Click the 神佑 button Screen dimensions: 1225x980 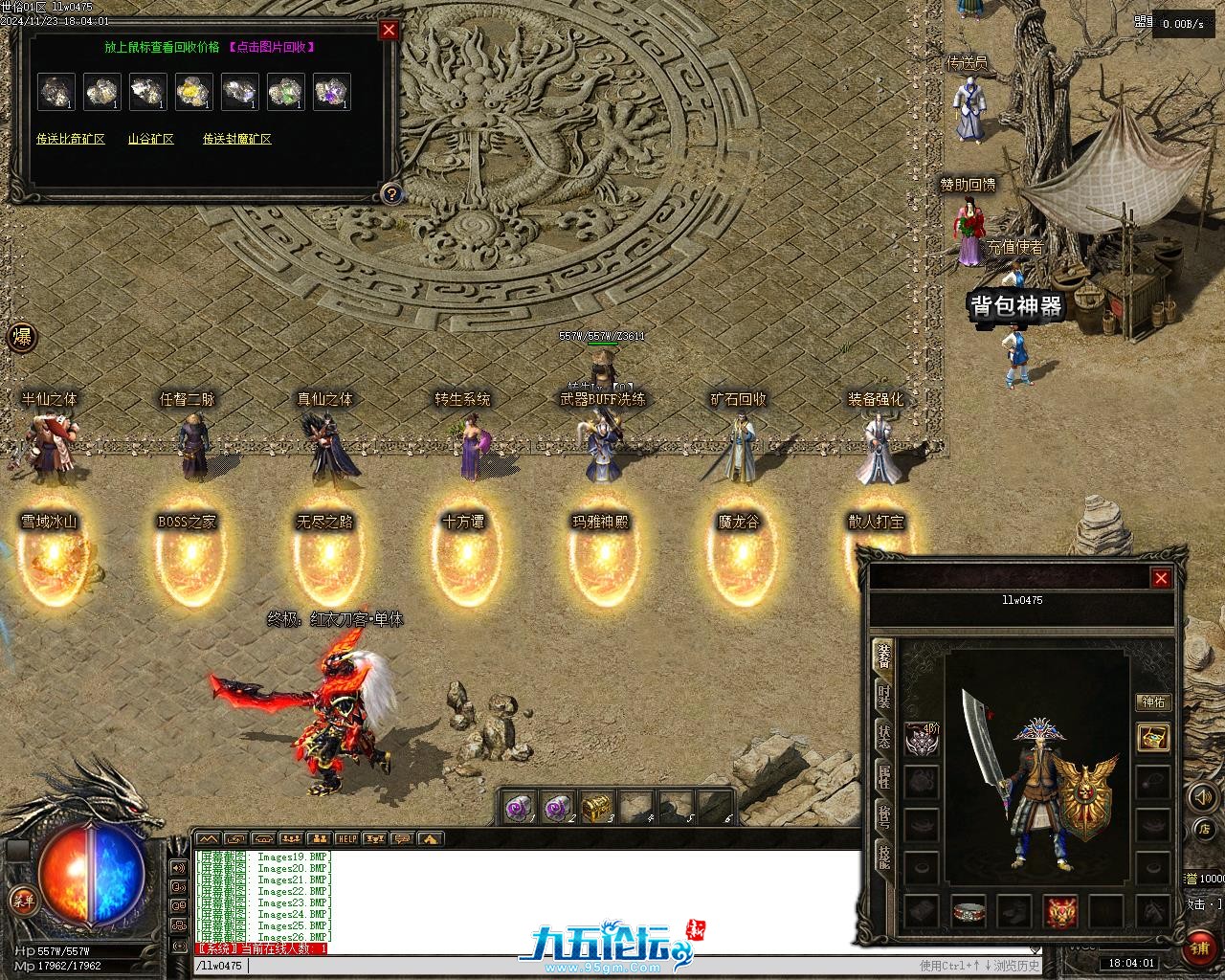[x=1153, y=702]
